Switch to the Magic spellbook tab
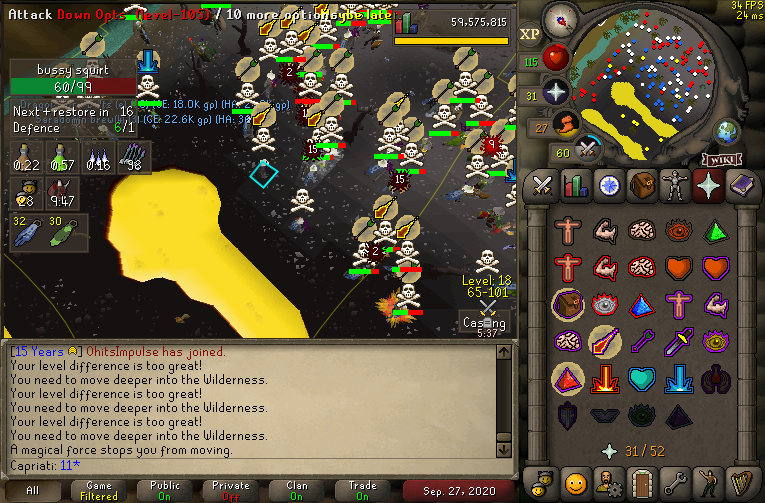The image size is (765, 503). tap(740, 186)
